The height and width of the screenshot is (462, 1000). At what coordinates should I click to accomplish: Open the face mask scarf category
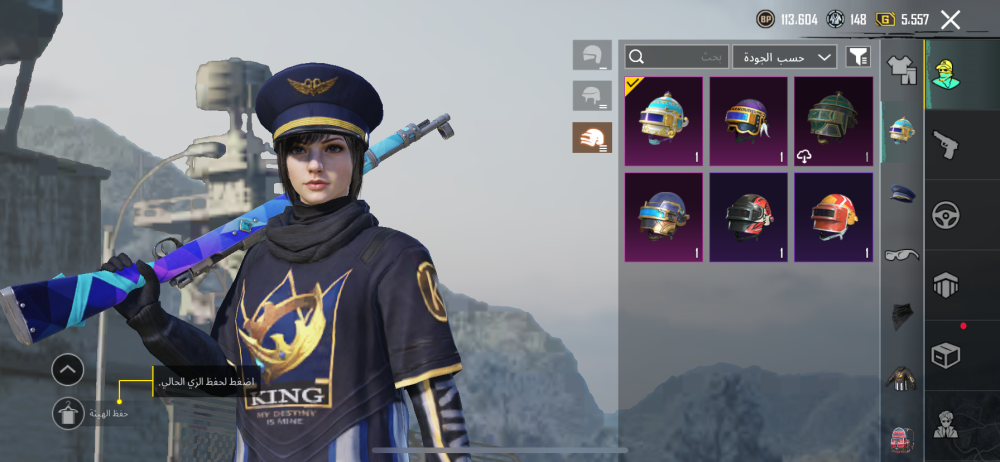[x=902, y=316]
